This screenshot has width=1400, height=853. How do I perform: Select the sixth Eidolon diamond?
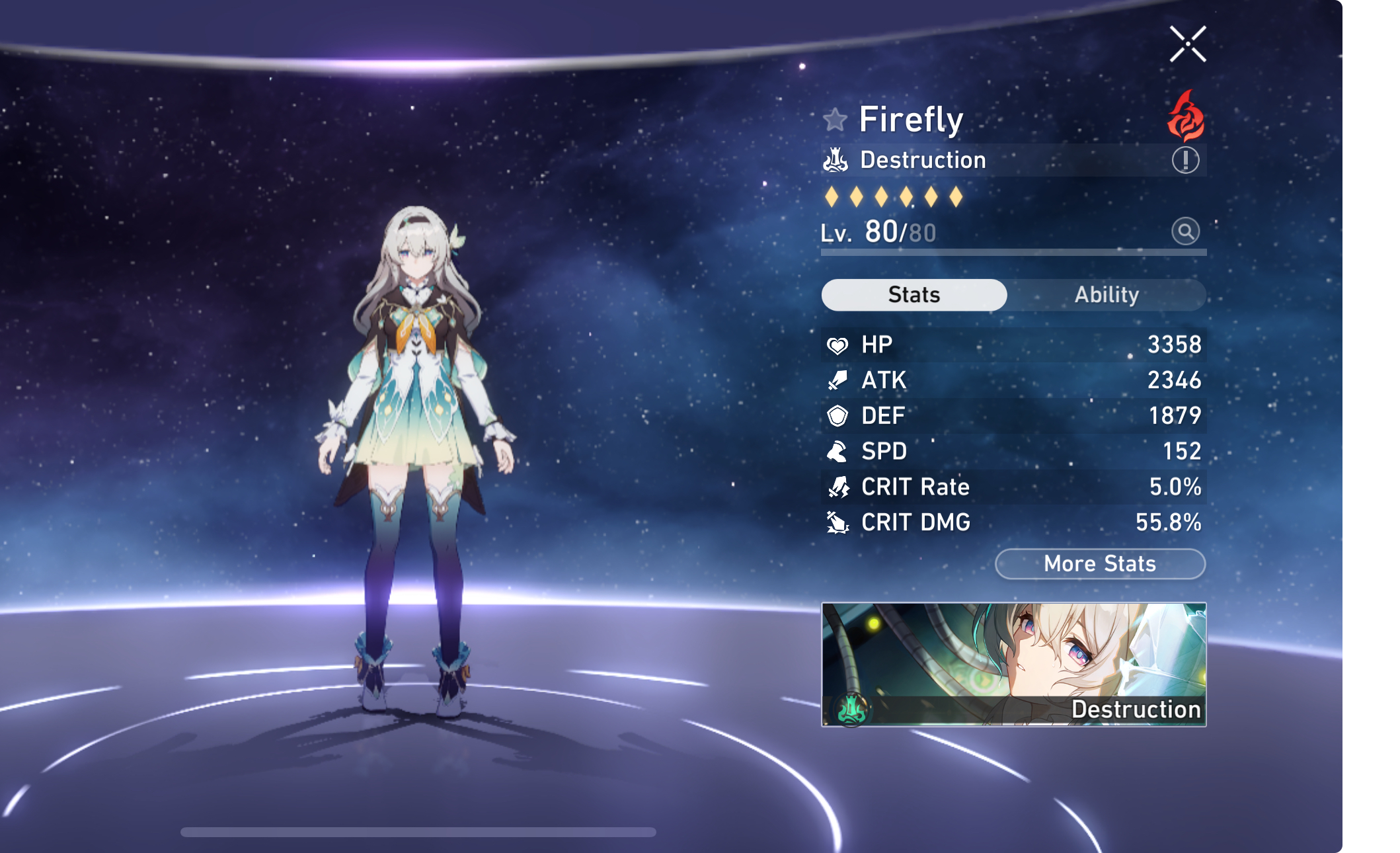click(957, 197)
